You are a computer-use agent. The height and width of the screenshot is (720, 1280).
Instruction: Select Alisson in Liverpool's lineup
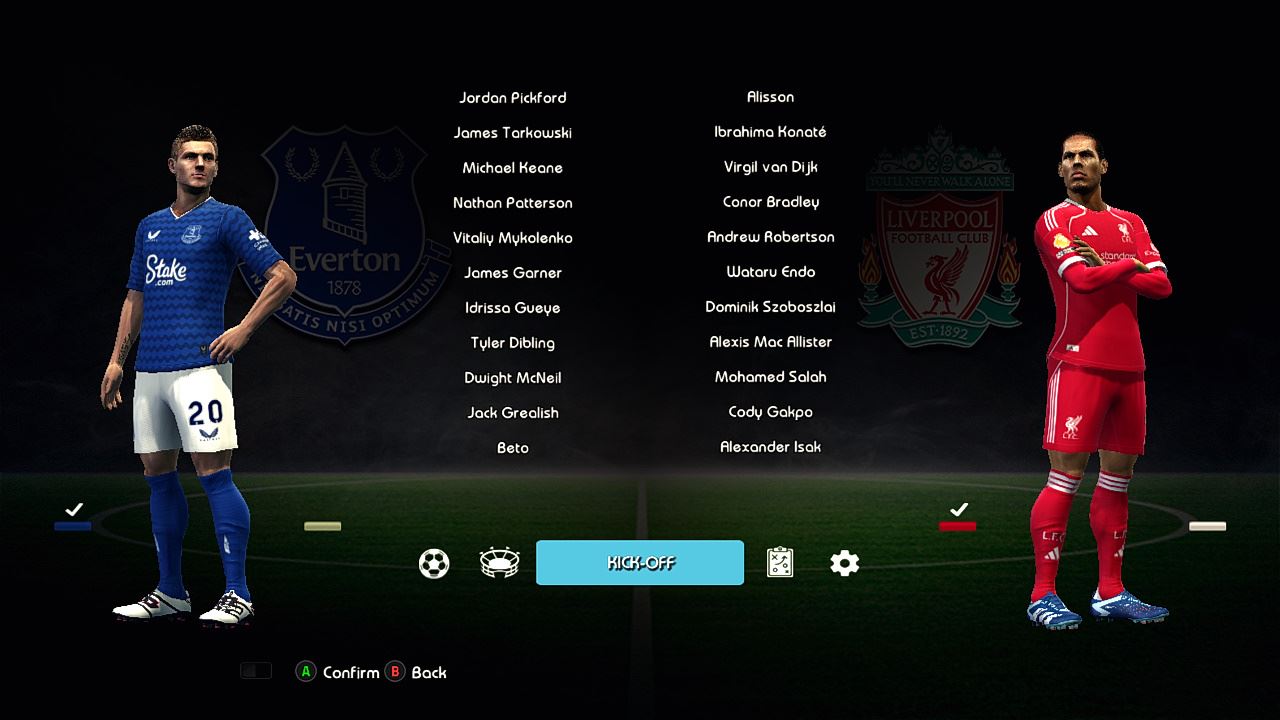(770, 97)
